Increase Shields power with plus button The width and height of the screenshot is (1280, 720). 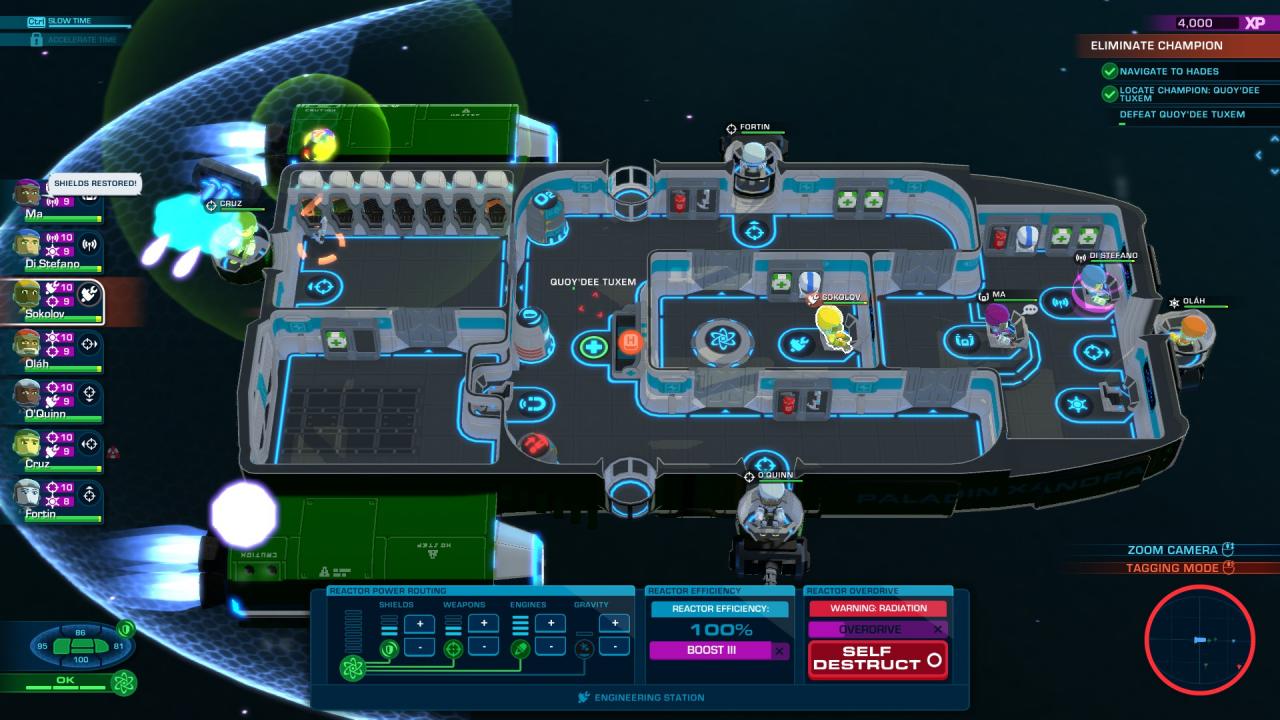coord(419,624)
